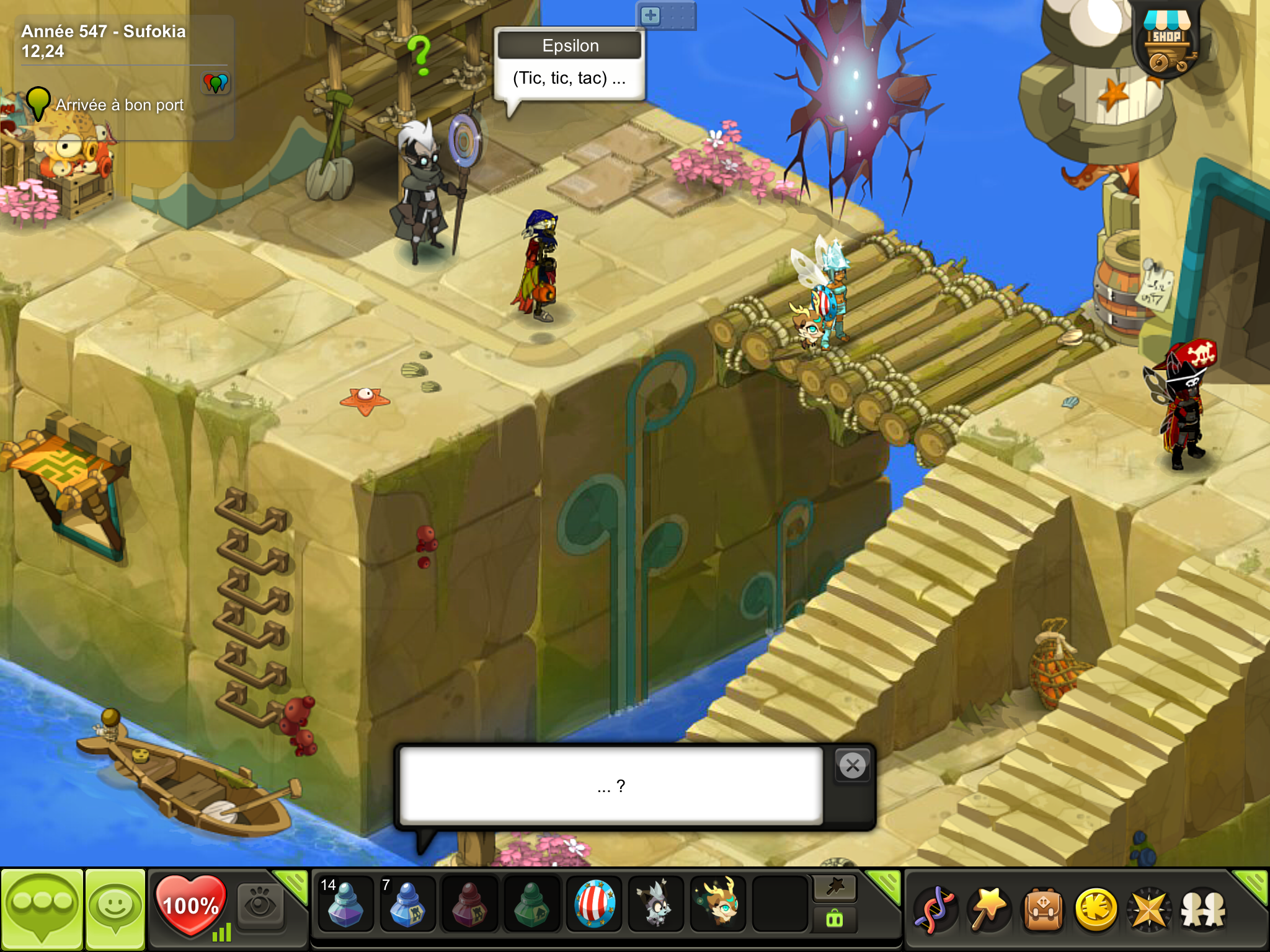The image size is (1270, 952).
Task: Open the character DNA helix menu
Action: (935, 910)
